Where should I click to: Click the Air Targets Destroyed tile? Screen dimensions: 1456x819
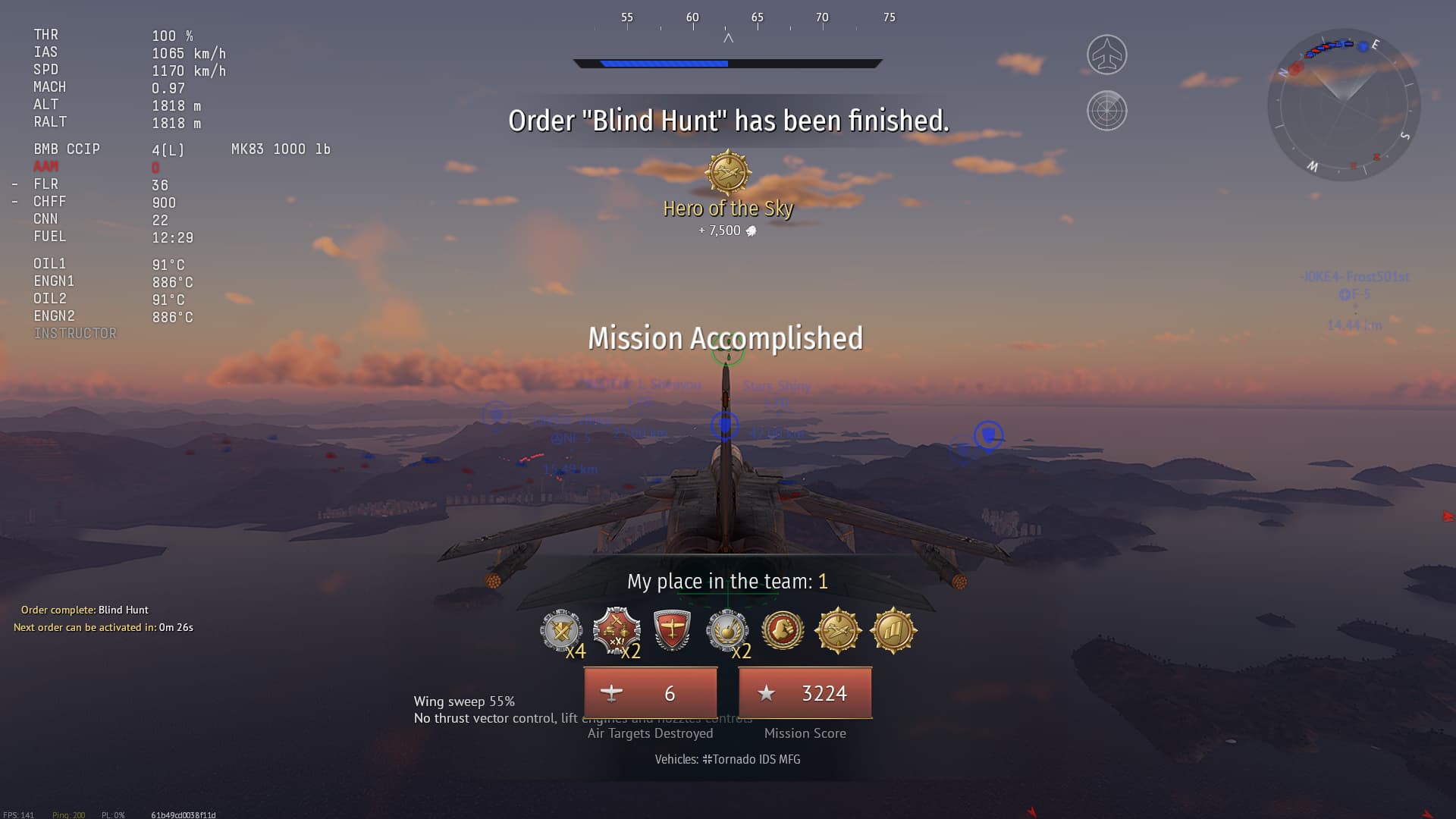point(651,693)
